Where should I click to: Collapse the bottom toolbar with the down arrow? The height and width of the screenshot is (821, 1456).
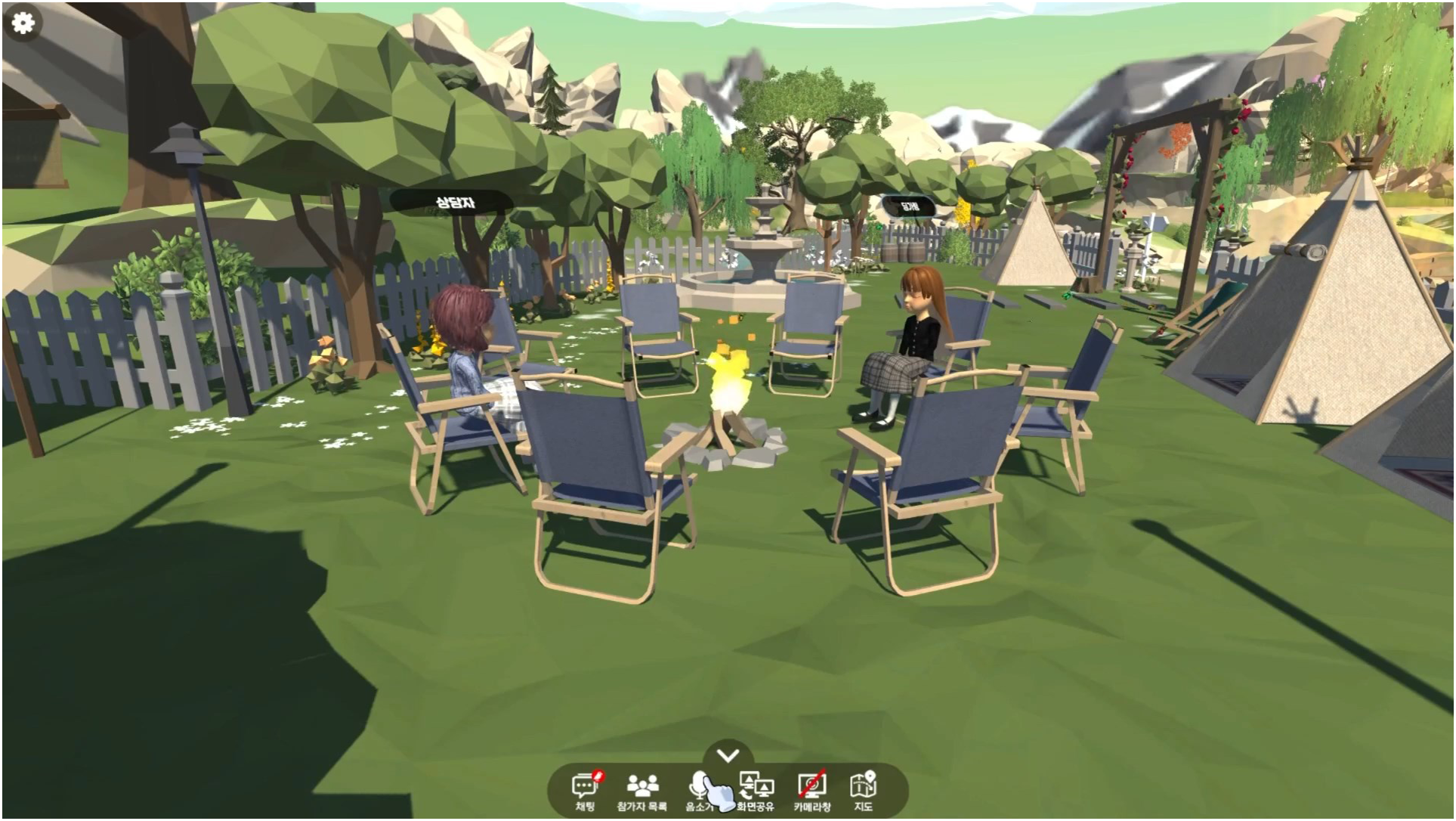[x=728, y=755]
